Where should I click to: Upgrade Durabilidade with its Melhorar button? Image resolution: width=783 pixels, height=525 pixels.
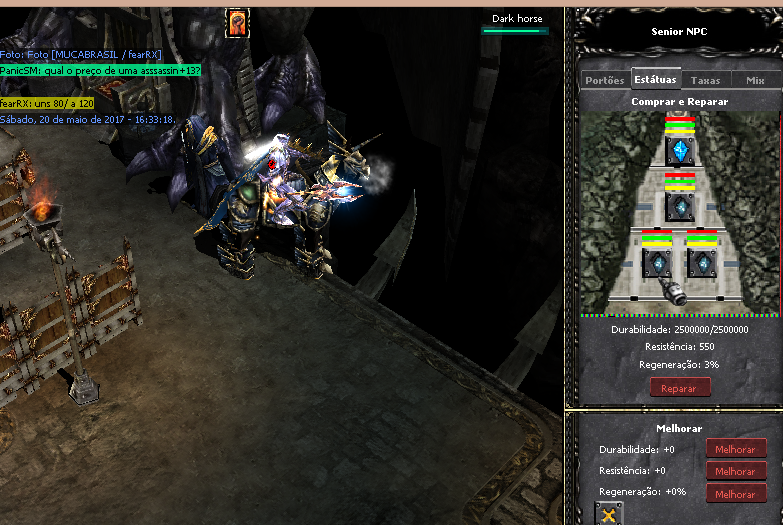pos(736,449)
